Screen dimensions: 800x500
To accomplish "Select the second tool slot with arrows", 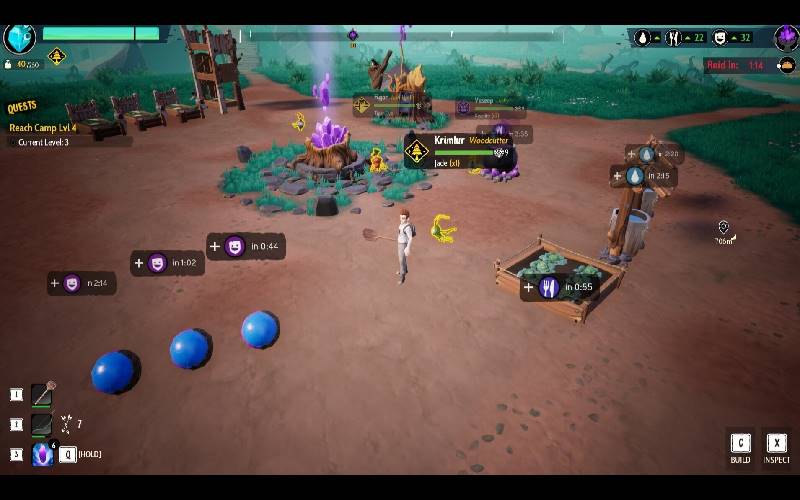I will tap(41, 424).
